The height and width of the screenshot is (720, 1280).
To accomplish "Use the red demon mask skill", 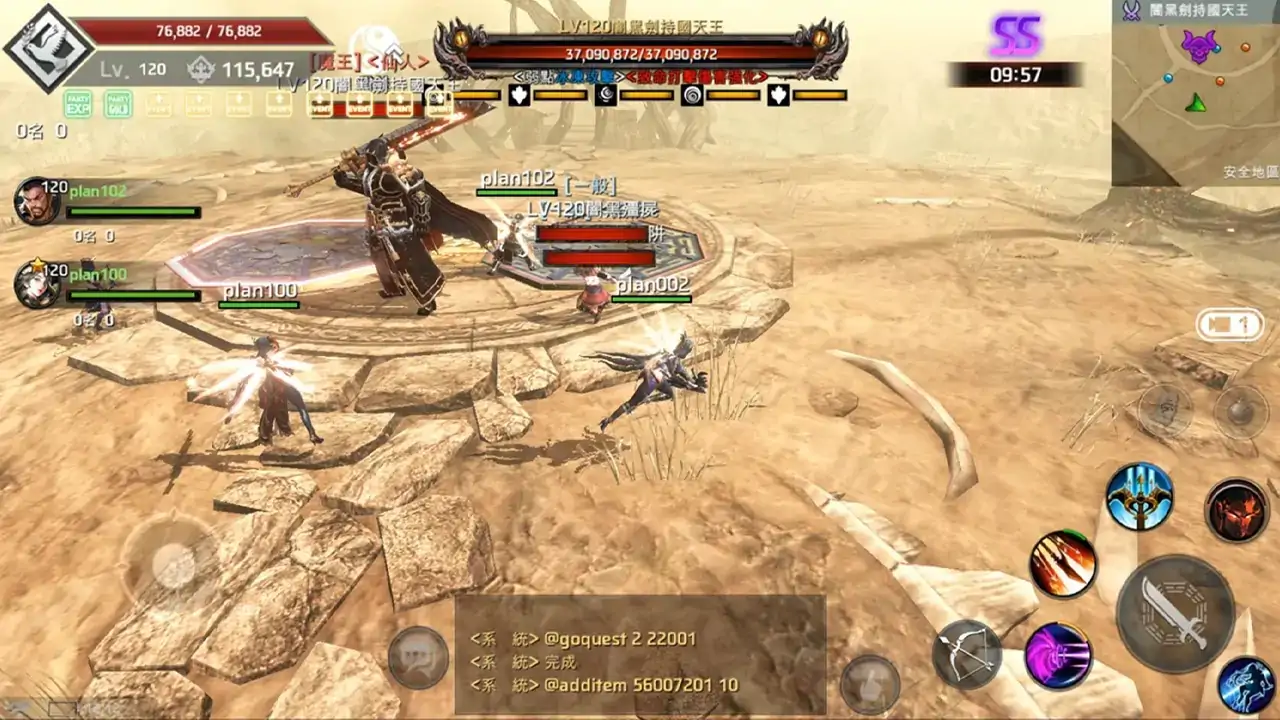I will coord(1237,510).
